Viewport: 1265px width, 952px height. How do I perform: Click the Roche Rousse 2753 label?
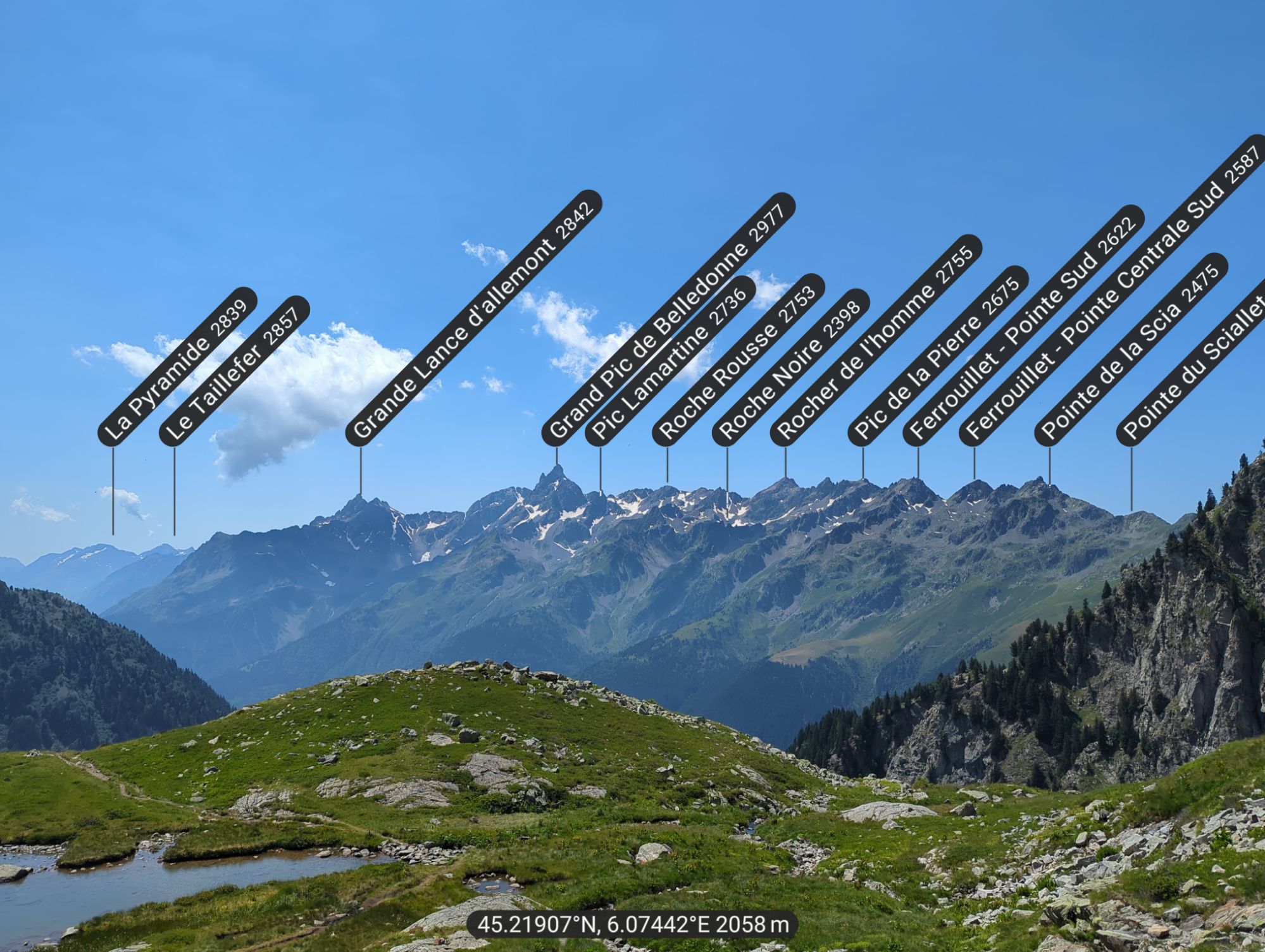tap(738, 358)
